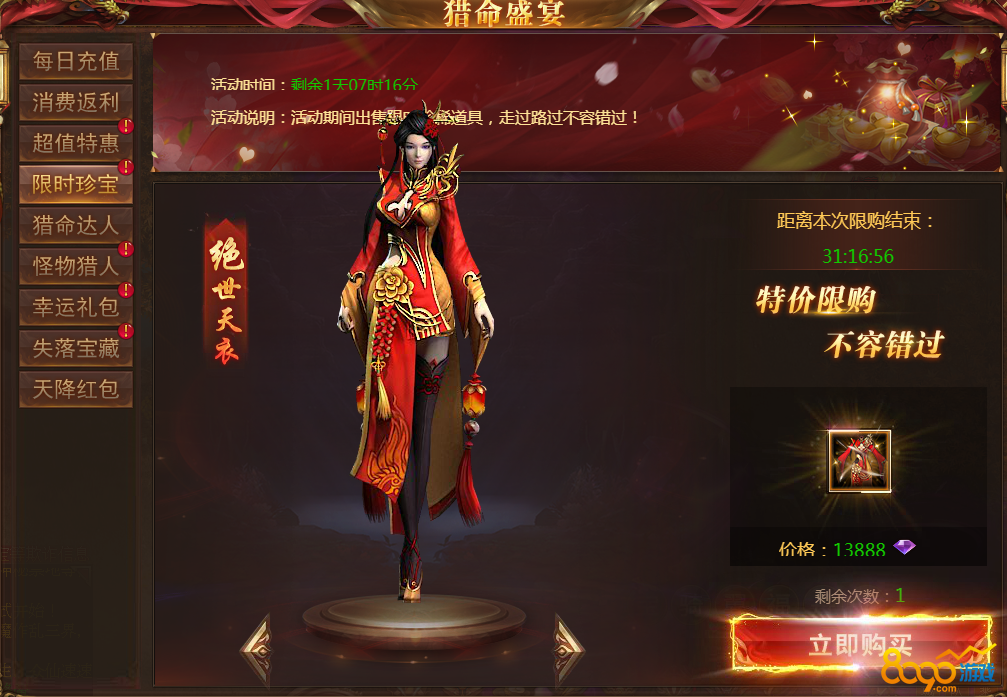Select the 天降红包 tab
The width and height of the screenshot is (1007, 697).
76,389
